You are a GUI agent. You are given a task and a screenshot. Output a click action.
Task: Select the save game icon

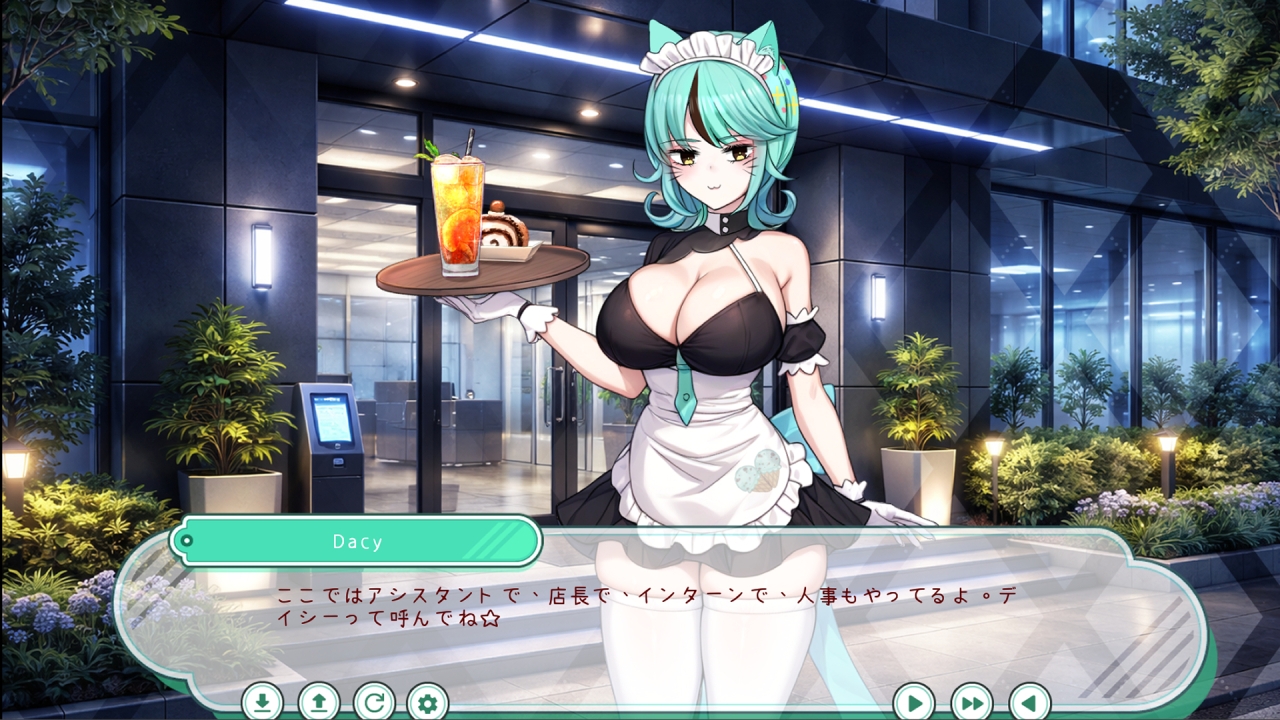point(262,703)
